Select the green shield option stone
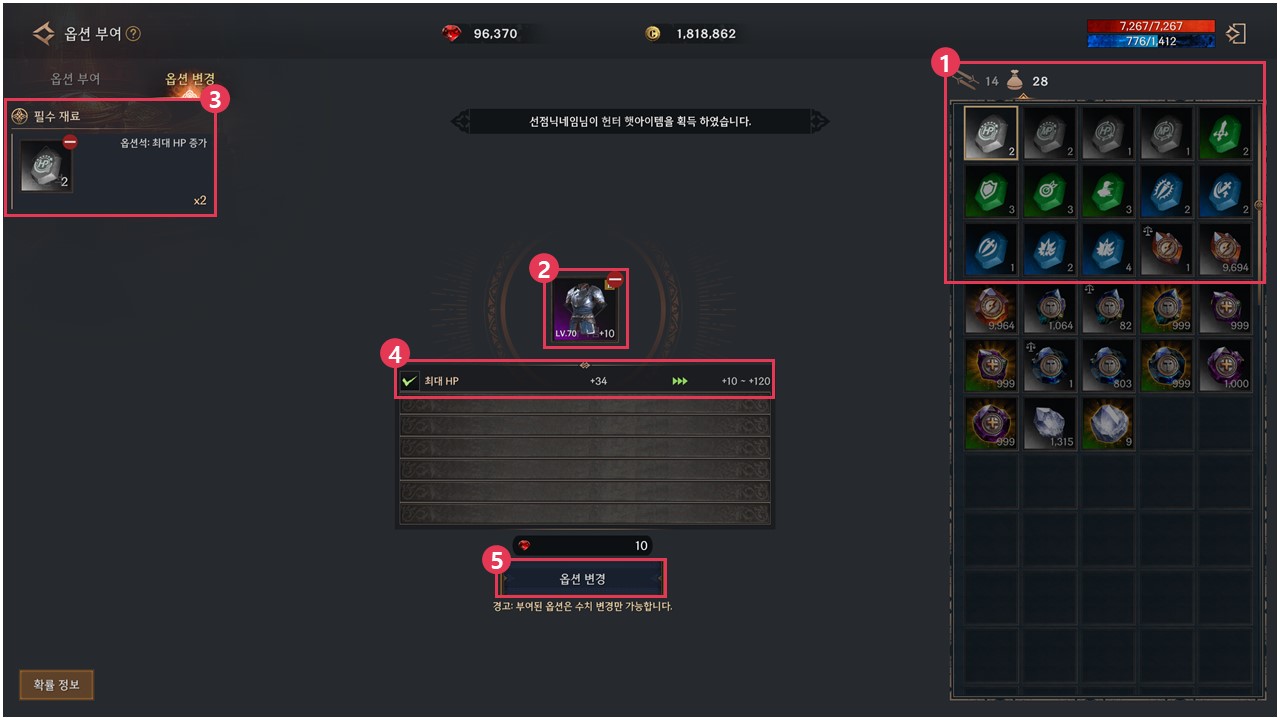The width and height of the screenshot is (1280, 720). tap(991, 191)
